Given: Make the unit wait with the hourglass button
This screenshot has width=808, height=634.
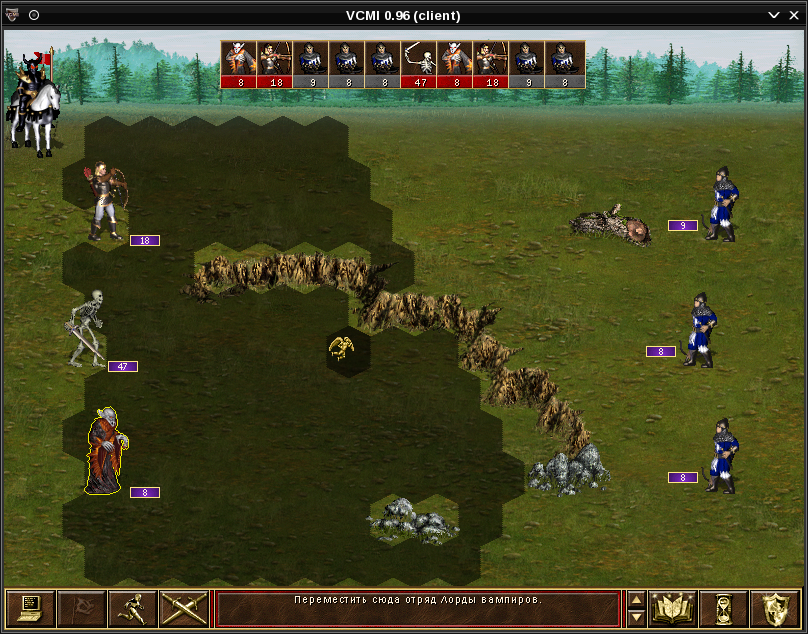Looking at the screenshot, I should [723, 607].
